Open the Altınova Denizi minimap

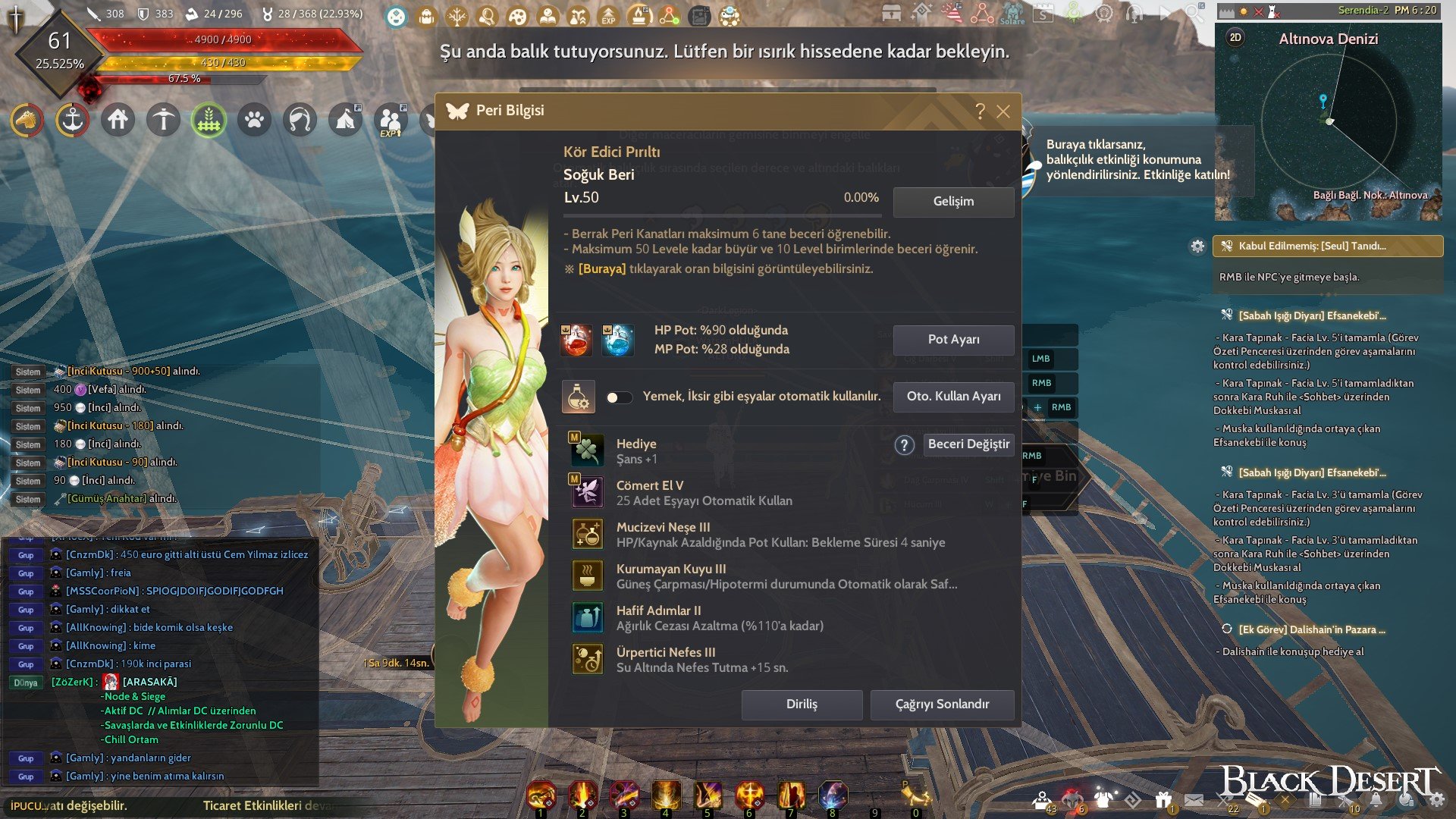pyautogui.click(x=1328, y=121)
